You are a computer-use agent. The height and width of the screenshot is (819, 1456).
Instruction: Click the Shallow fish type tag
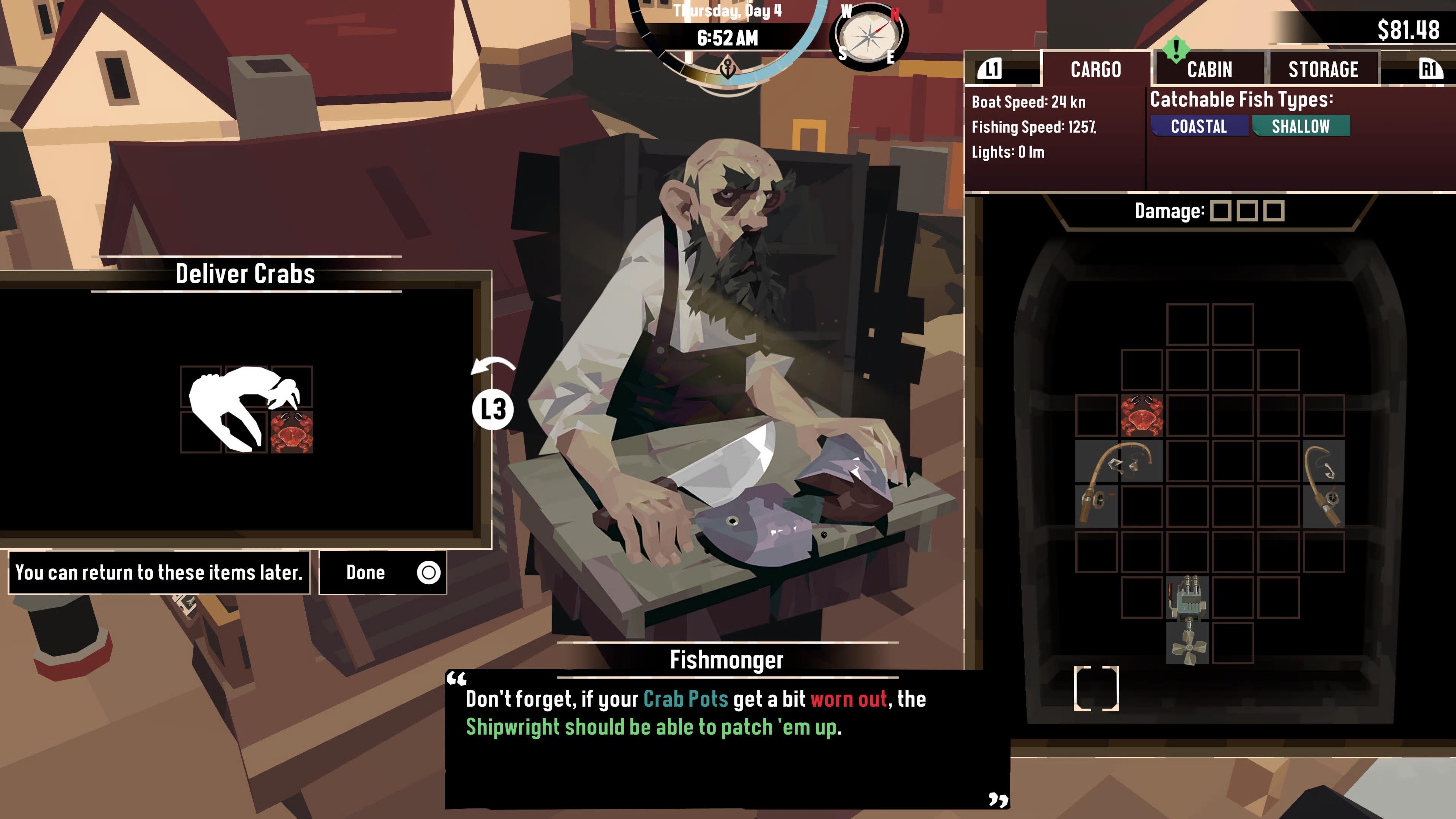click(1301, 126)
